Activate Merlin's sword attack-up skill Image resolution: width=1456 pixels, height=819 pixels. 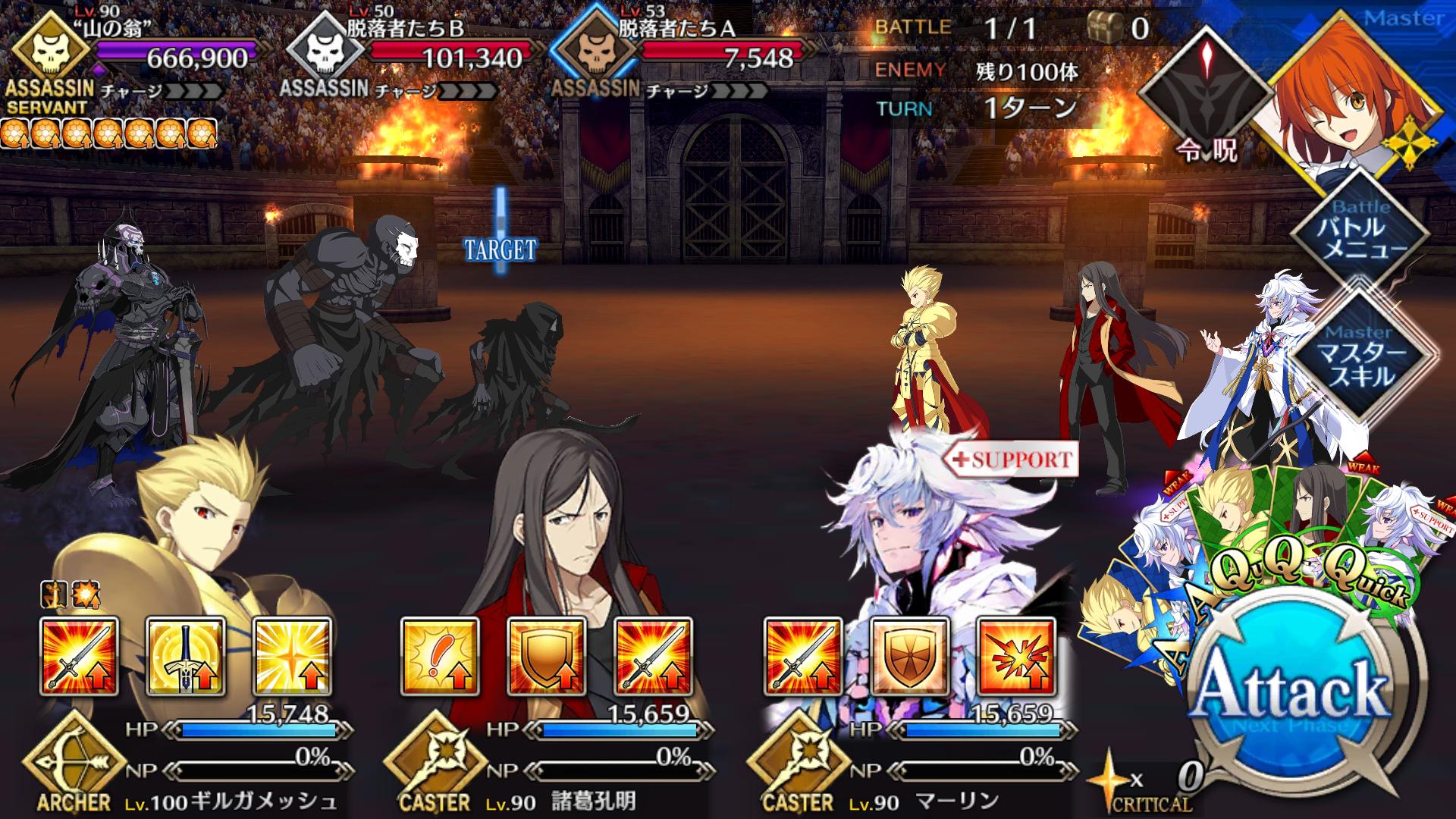pyautogui.click(x=804, y=657)
